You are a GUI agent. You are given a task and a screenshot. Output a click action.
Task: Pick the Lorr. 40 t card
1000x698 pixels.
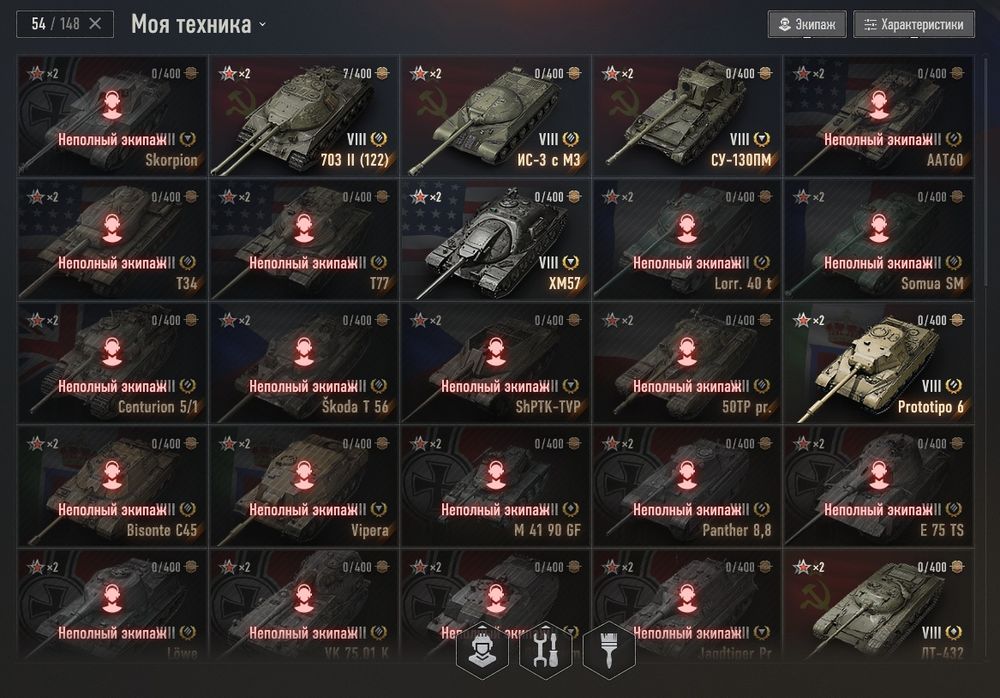pyautogui.click(x=688, y=239)
